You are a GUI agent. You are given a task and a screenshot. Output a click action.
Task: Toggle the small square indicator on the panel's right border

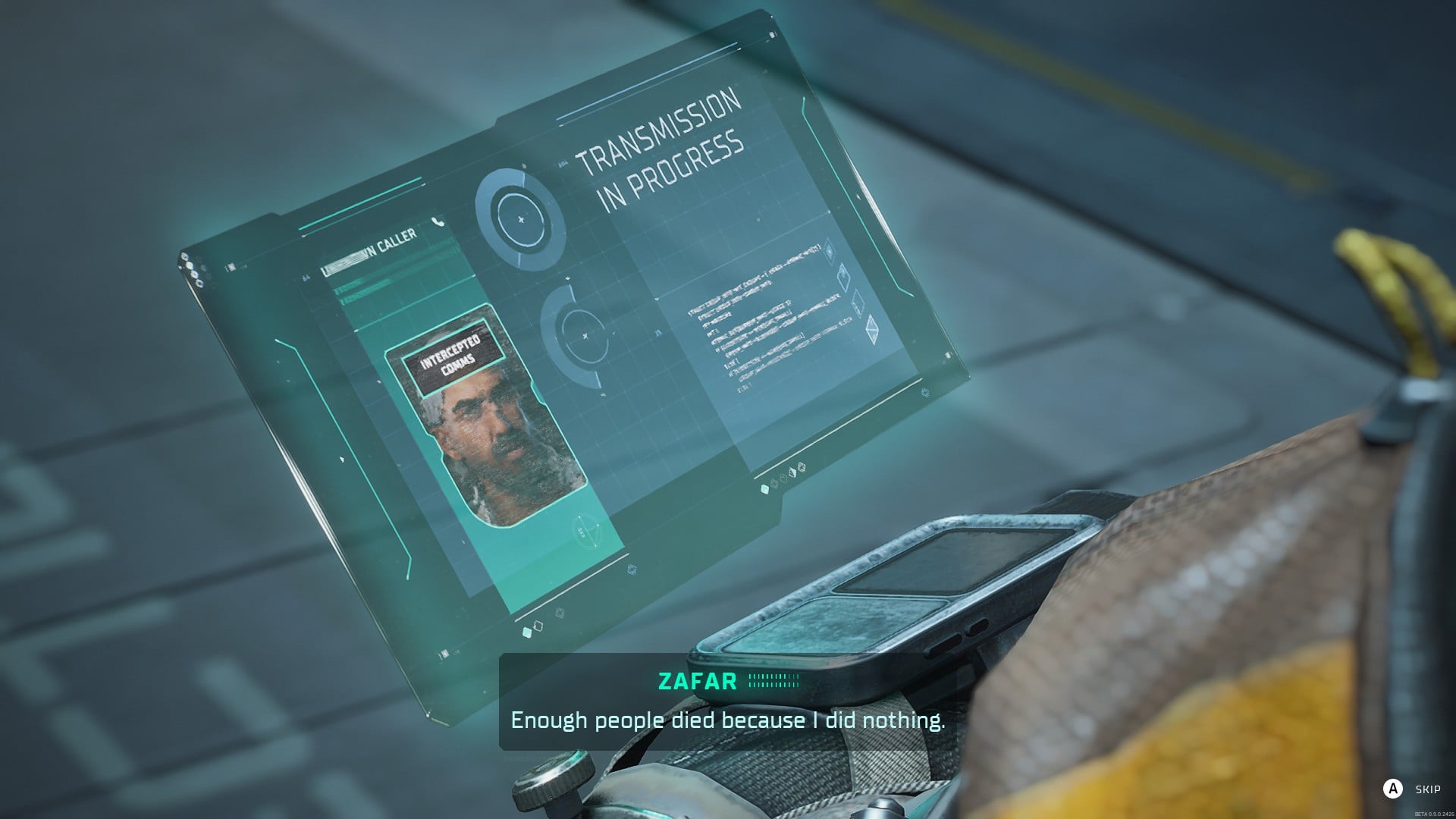[x=948, y=355]
